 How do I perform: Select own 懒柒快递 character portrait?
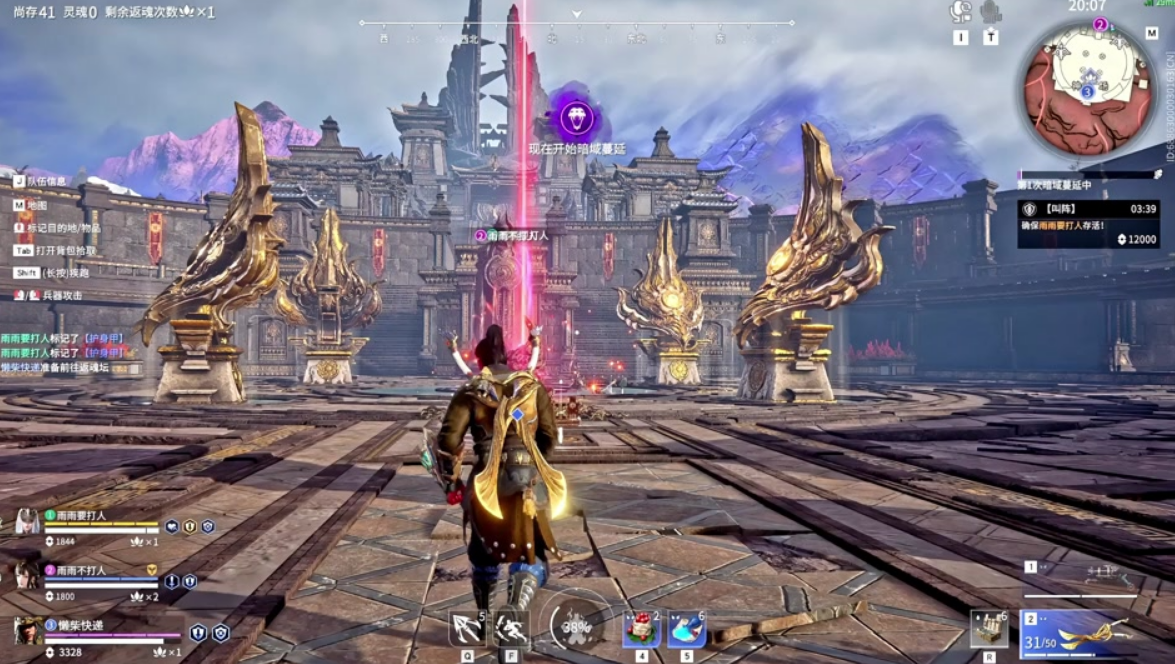coord(28,631)
